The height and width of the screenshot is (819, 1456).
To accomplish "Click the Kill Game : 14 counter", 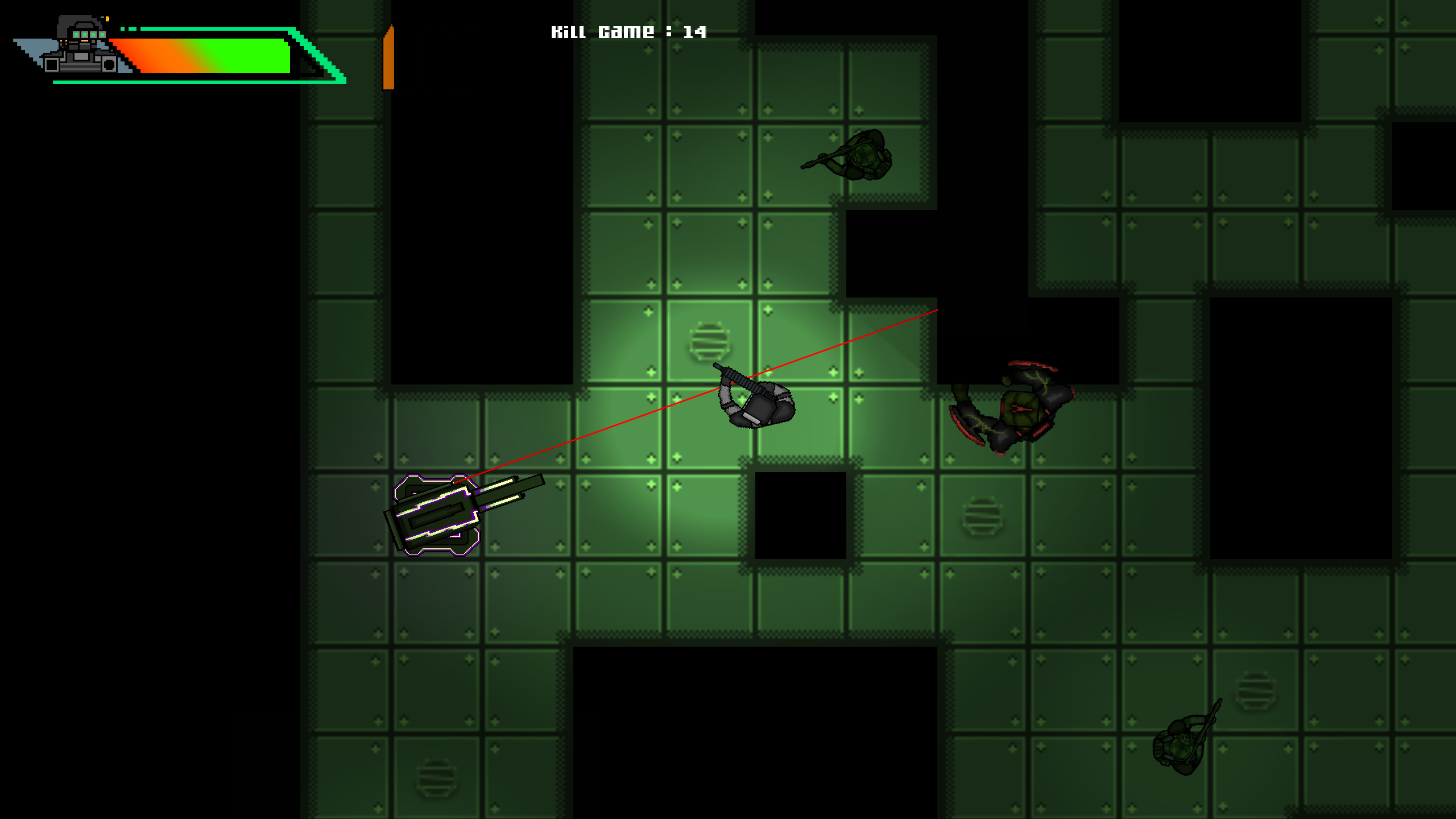I will point(628,31).
